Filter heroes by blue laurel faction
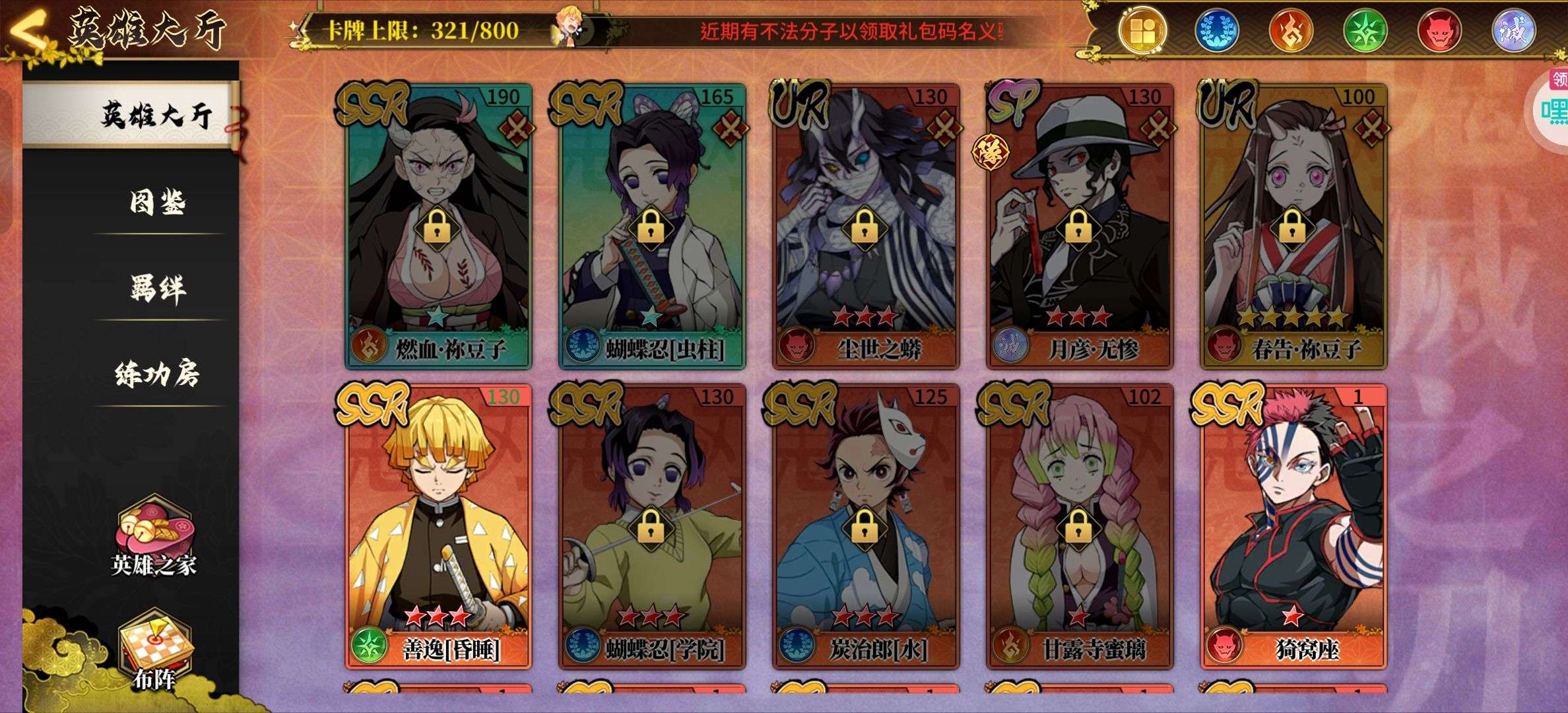Image resolution: width=1568 pixels, height=713 pixels. tap(1216, 31)
